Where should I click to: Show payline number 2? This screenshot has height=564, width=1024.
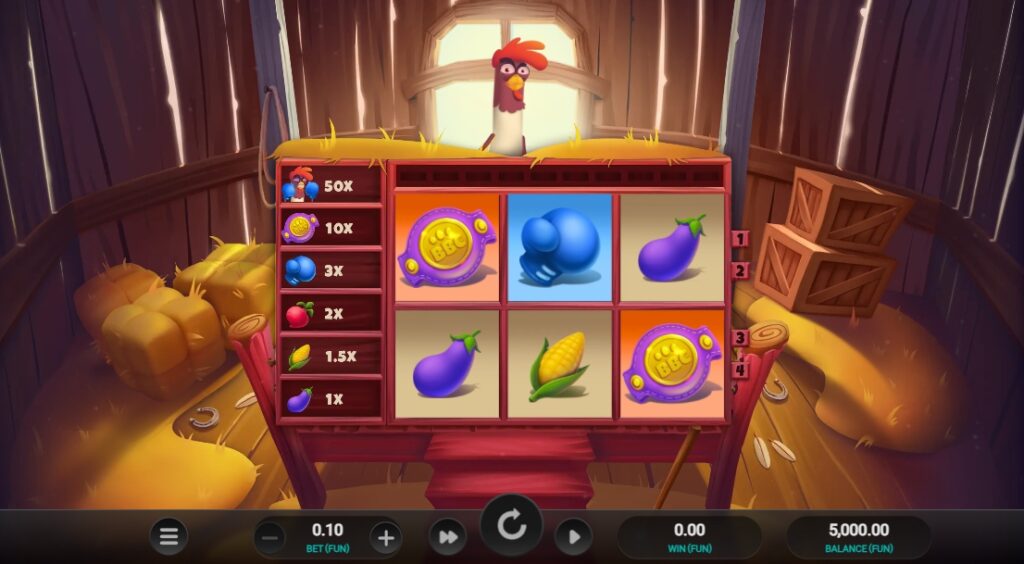741,270
